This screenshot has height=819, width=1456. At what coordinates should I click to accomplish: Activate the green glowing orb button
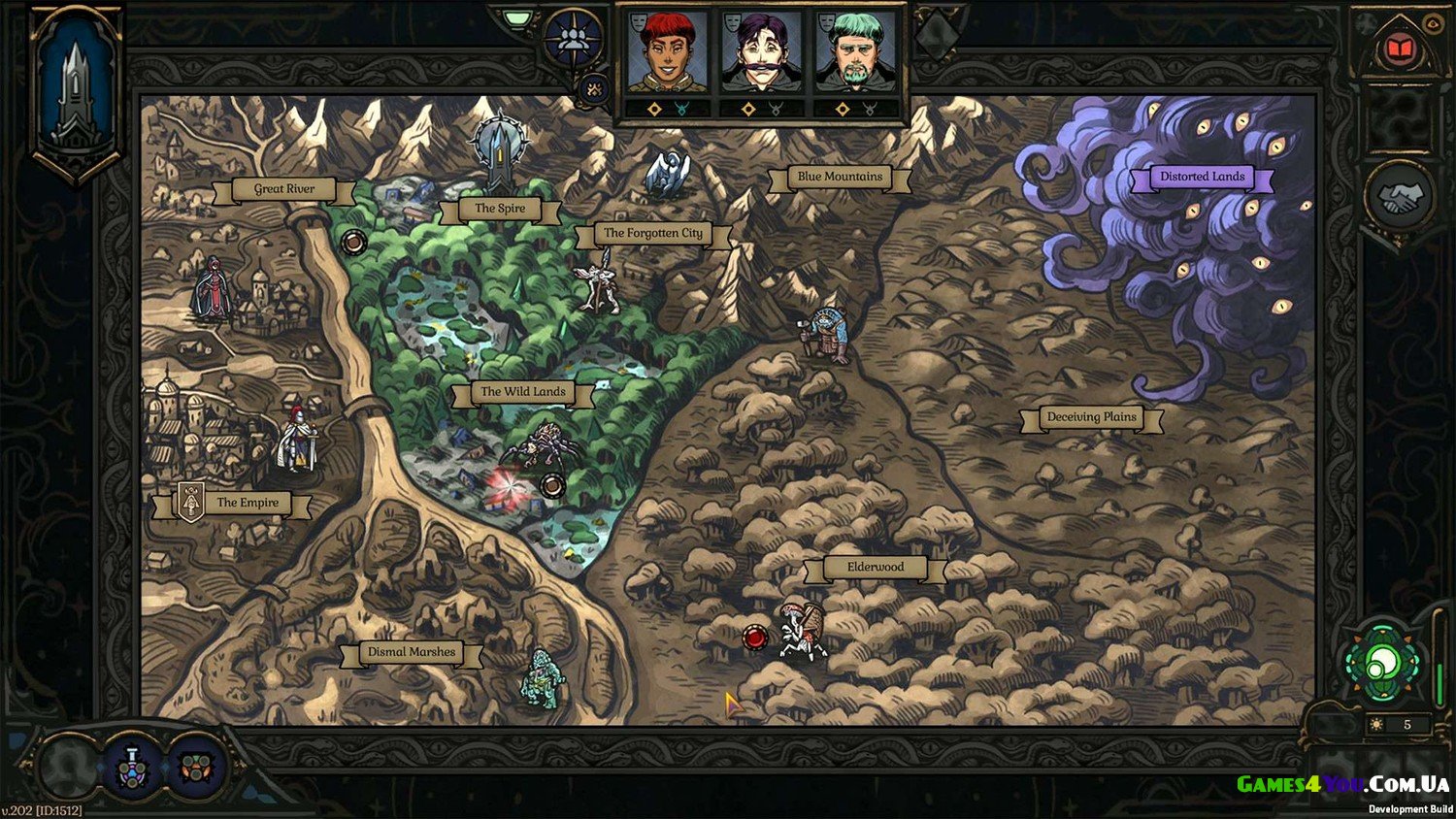tap(1383, 665)
